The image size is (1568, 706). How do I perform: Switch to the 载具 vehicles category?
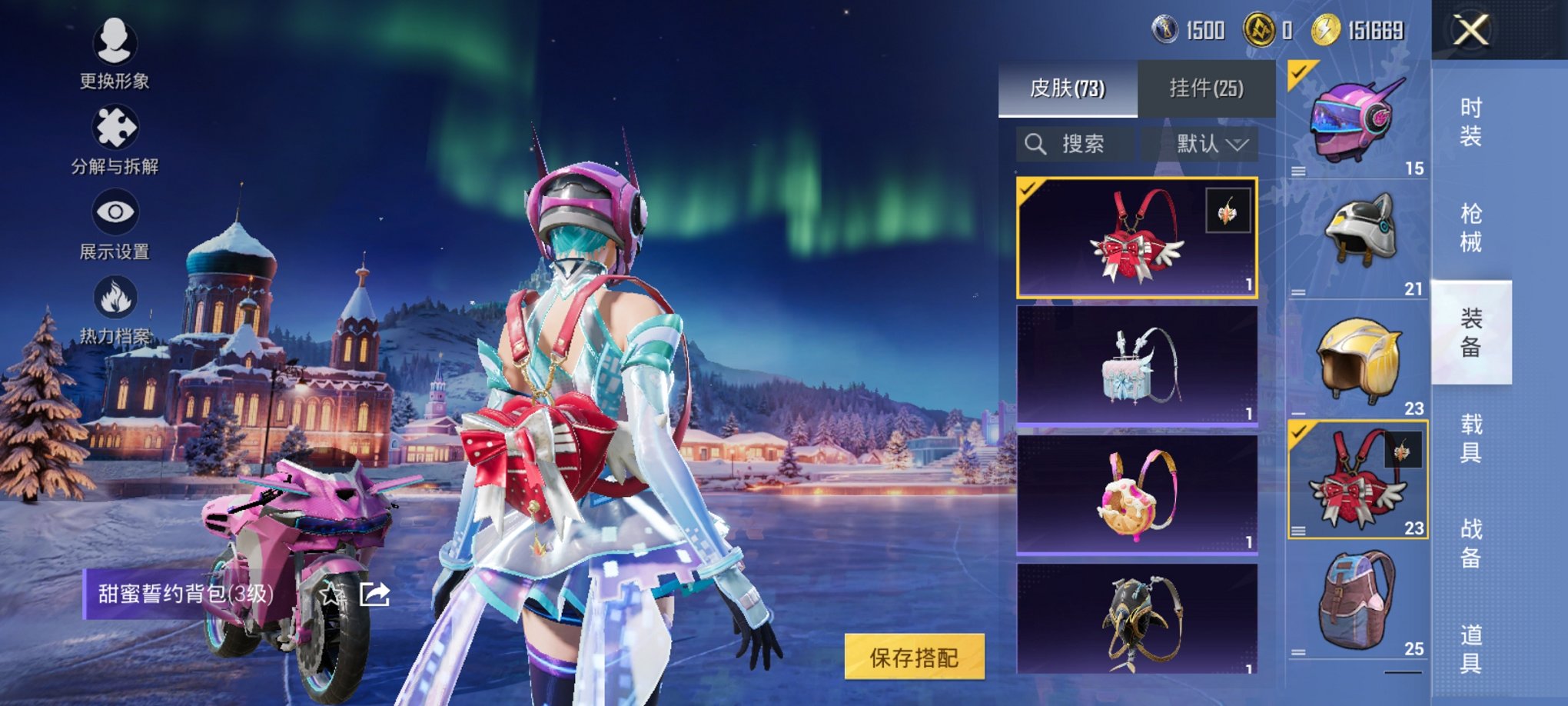coord(1470,438)
